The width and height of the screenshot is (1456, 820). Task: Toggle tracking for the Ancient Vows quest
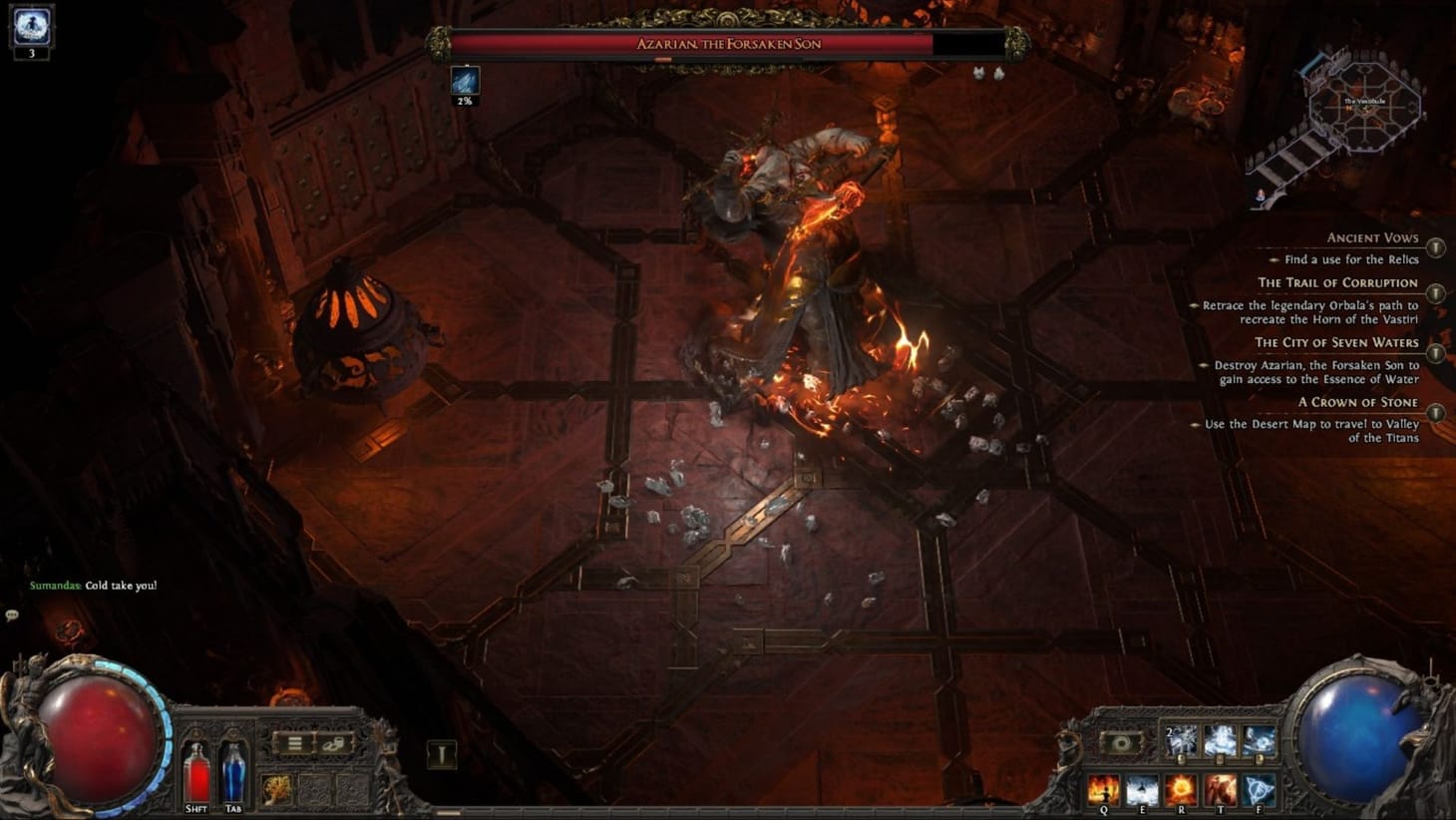[1435, 247]
